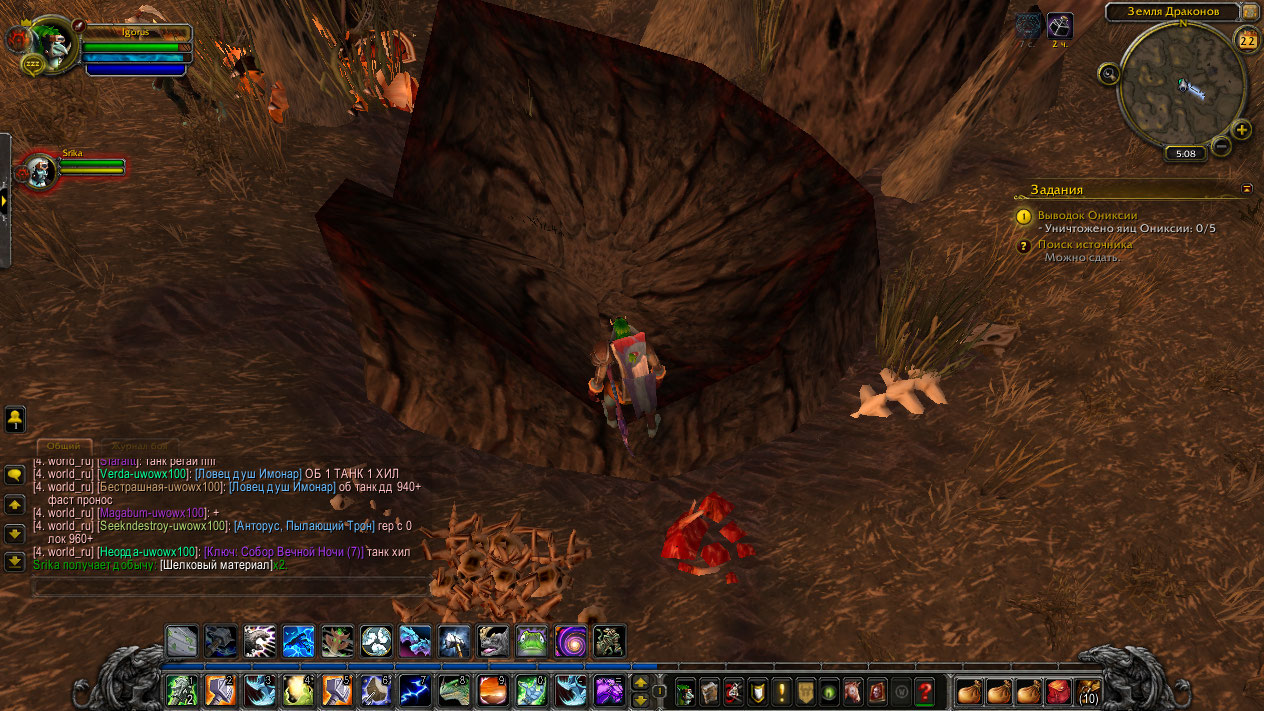This screenshot has height=711, width=1264.
Task: Open the red backpack bag
Action: pyautogui.click(x=1058, y=691)
